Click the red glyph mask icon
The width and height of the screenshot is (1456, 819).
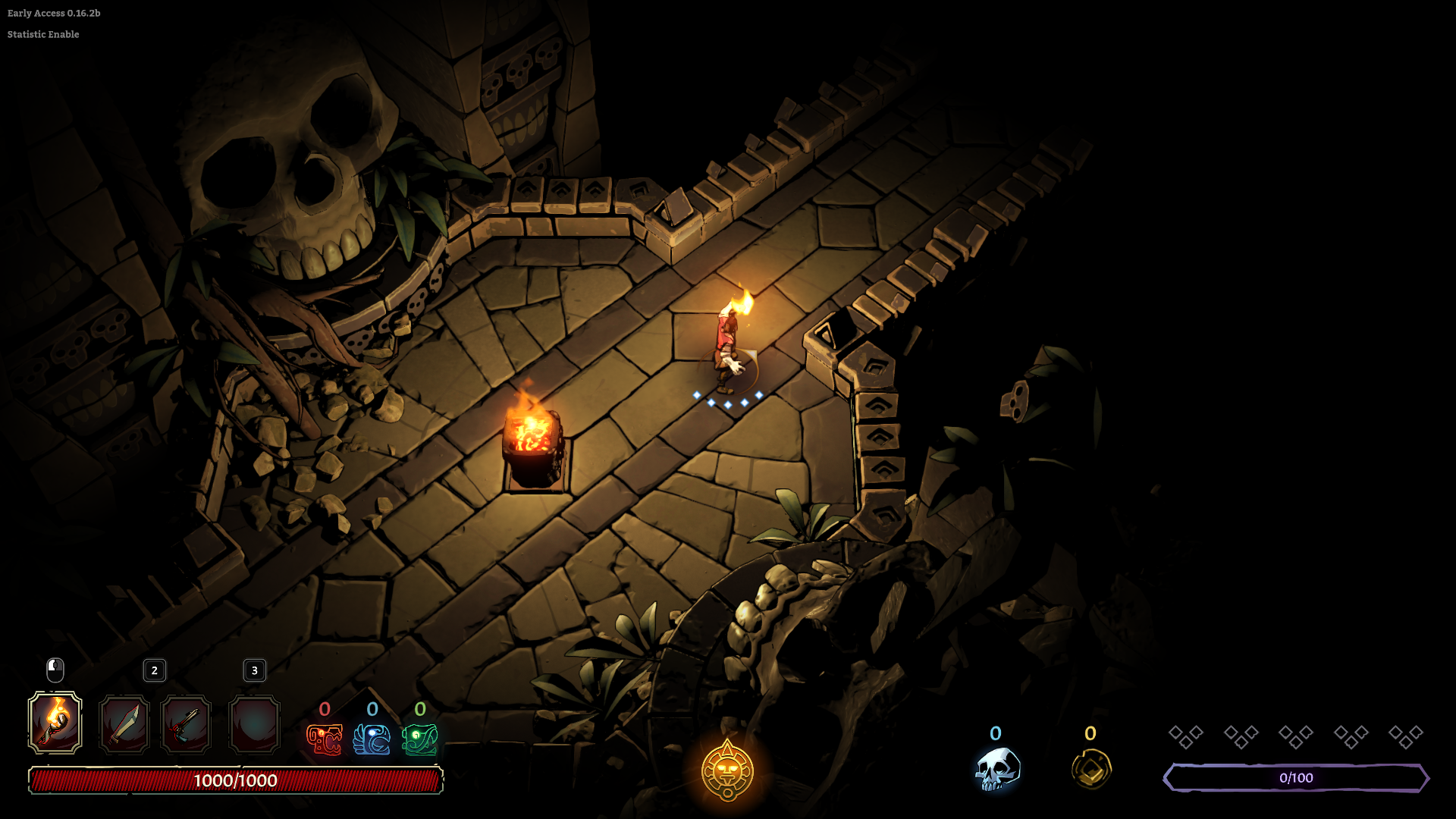[325, 739]
